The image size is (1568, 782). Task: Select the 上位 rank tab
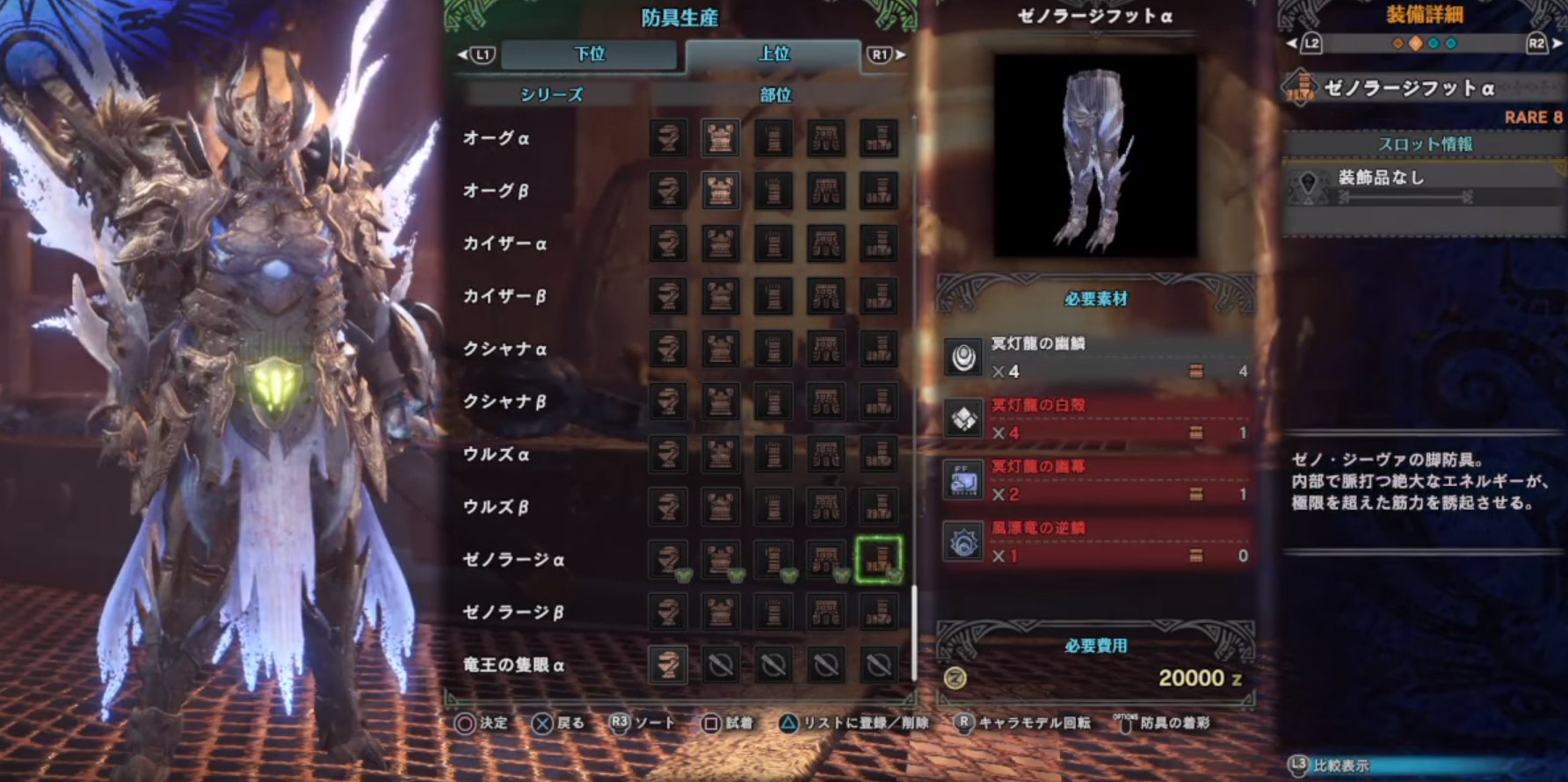773,54
